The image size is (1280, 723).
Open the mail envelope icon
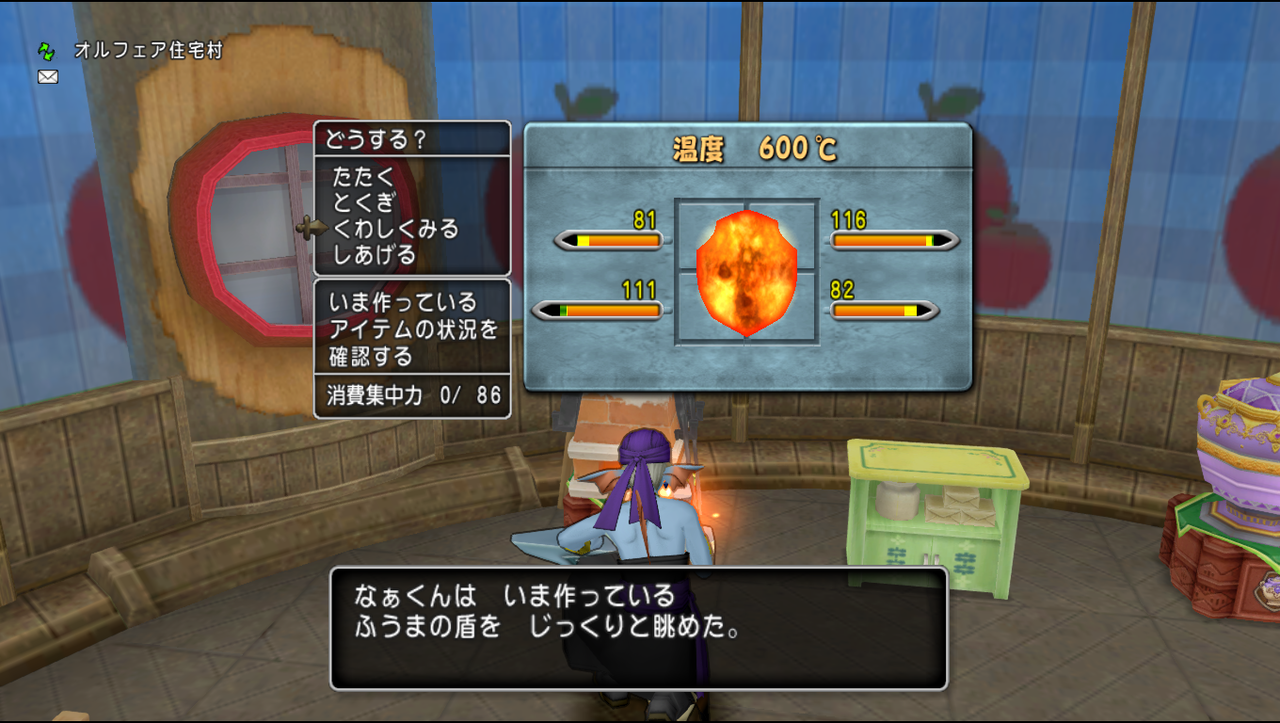pyautogui.click(x=46, y=76)
